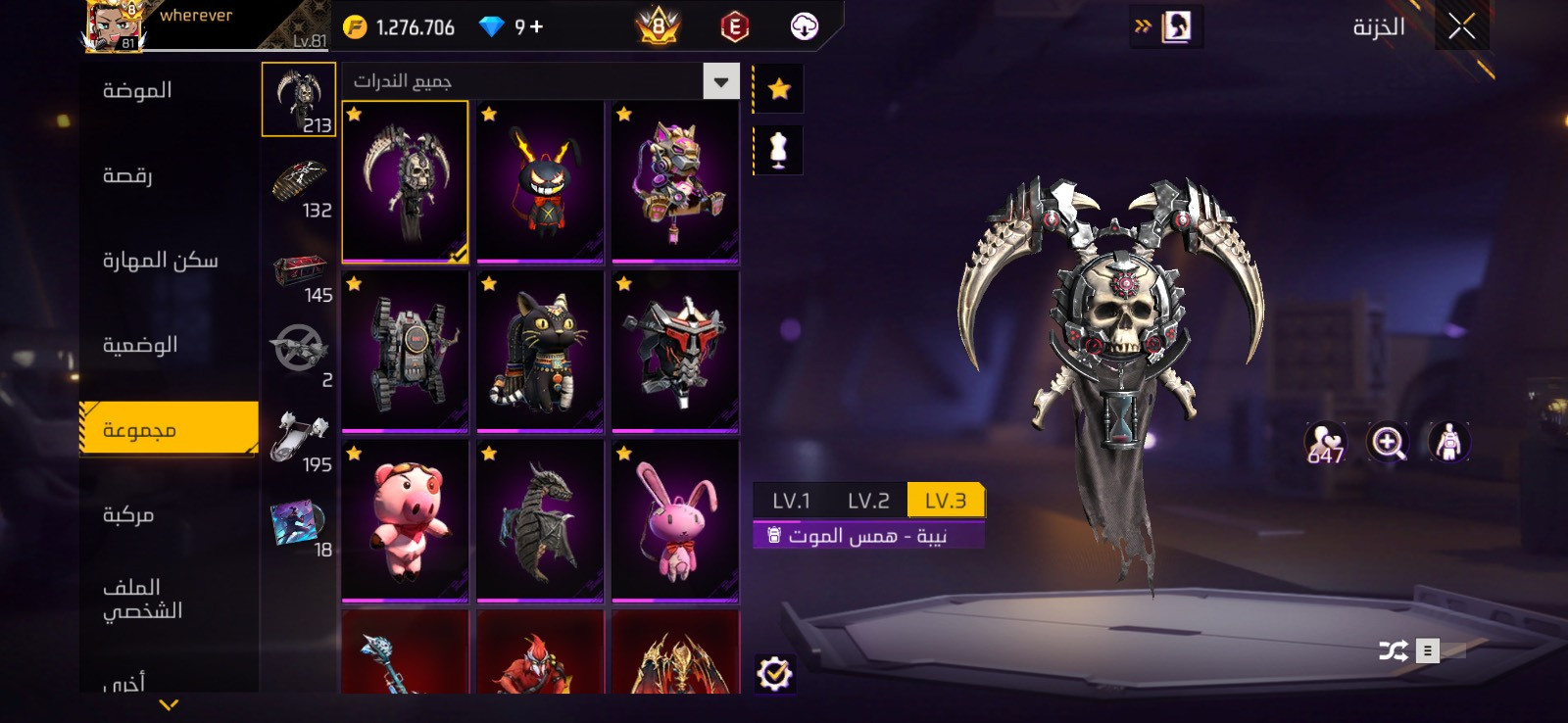Open the مركبة category
This screenshot has height=723, width=1568.
coord(128,515)
